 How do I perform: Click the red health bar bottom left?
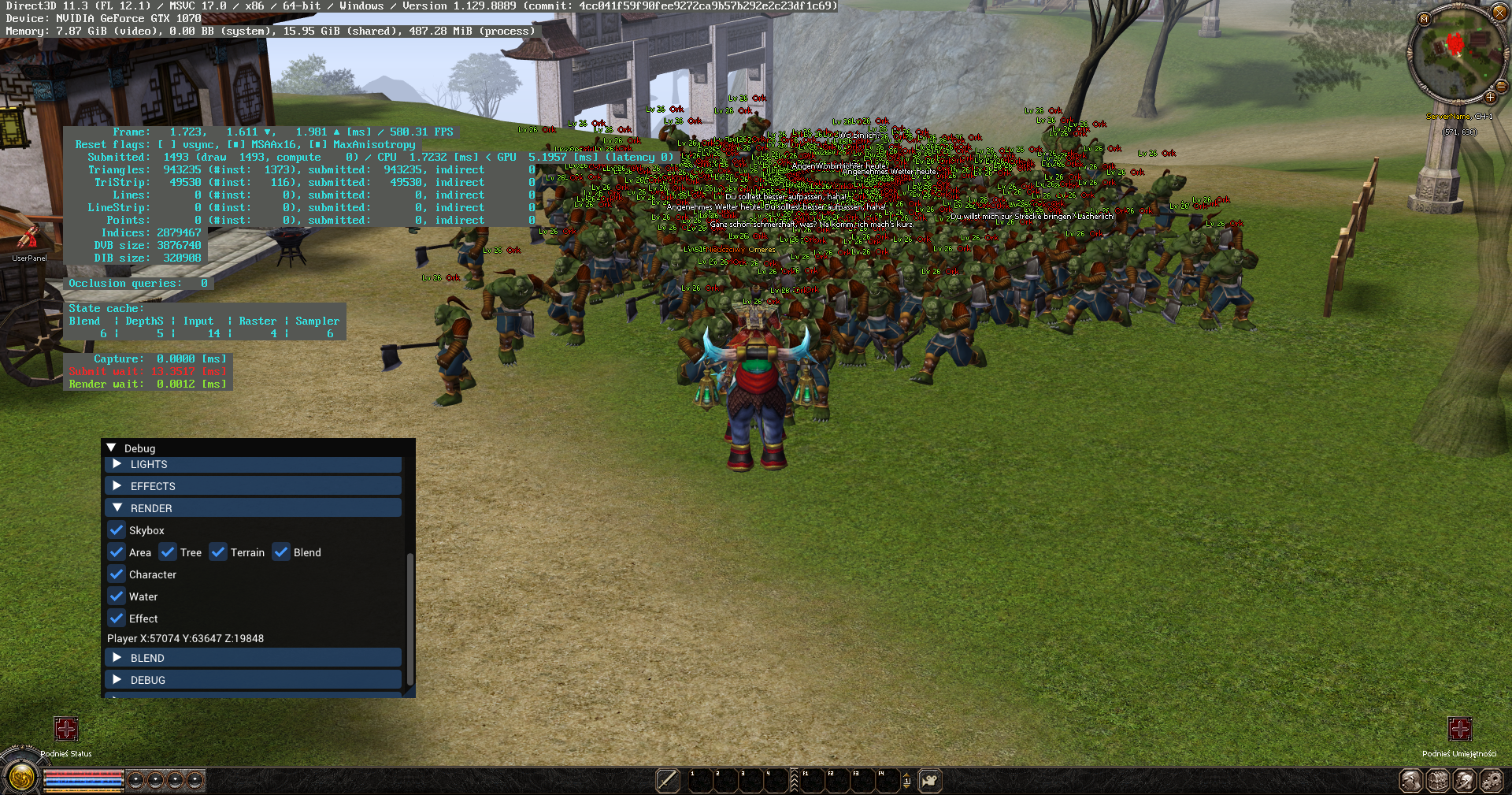click(x=83, y=773)
